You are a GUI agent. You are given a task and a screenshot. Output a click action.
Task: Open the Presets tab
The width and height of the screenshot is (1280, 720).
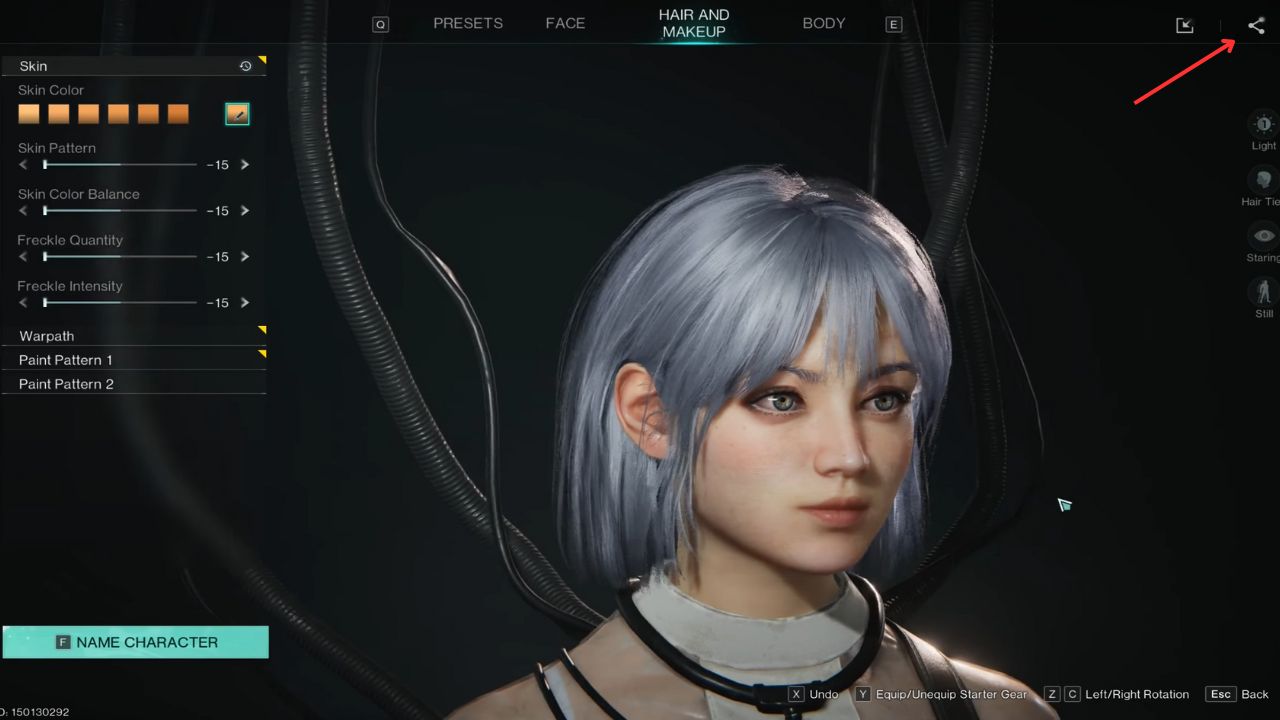(467, 22)
